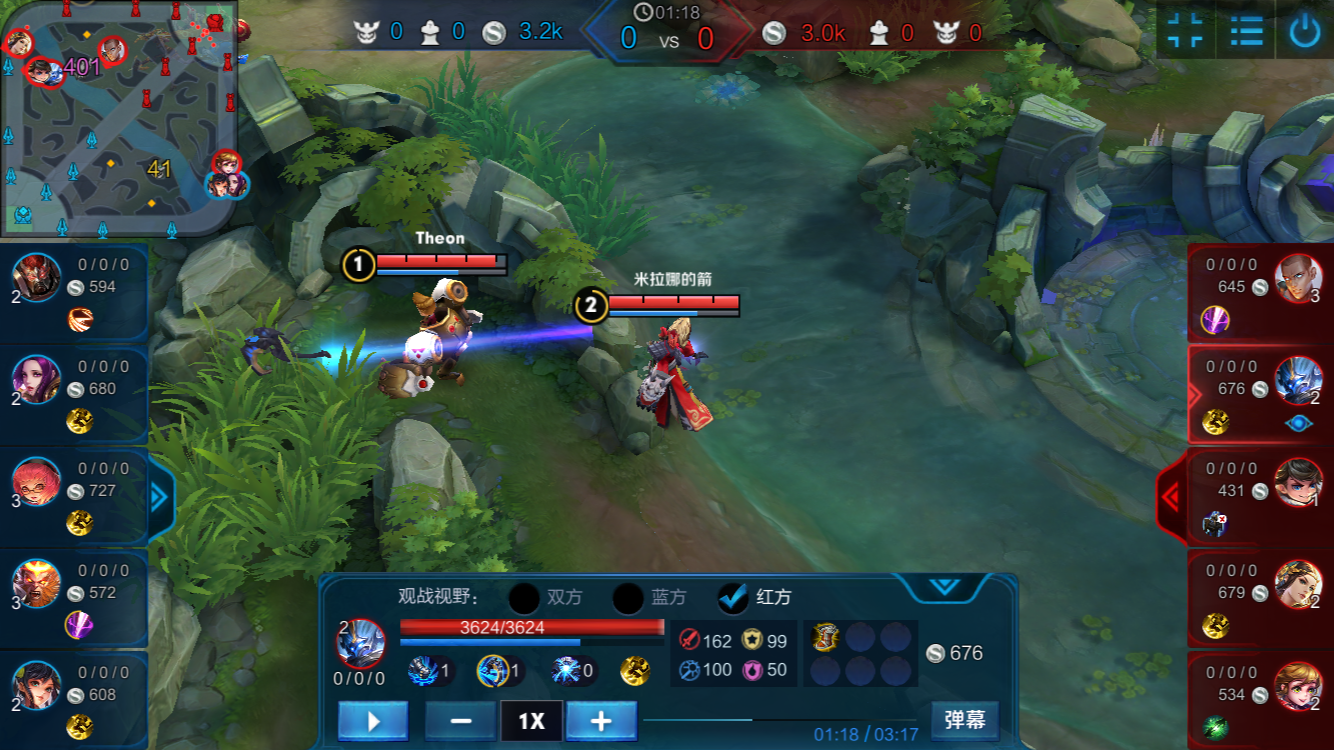
Task: Expand the red team panel arrow
Action: coord(1172,496)
